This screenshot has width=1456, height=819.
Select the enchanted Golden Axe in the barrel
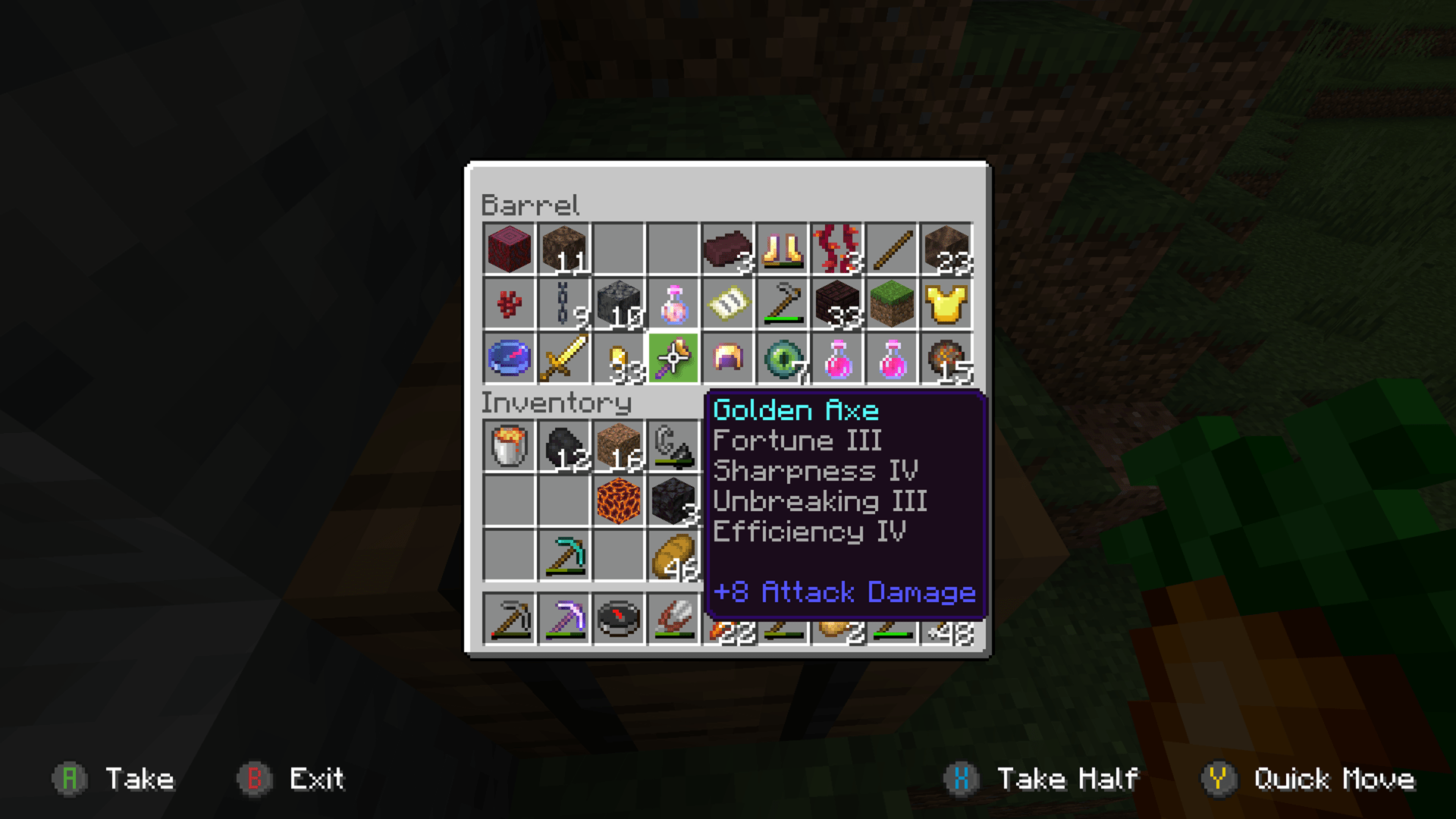(672, 358)
